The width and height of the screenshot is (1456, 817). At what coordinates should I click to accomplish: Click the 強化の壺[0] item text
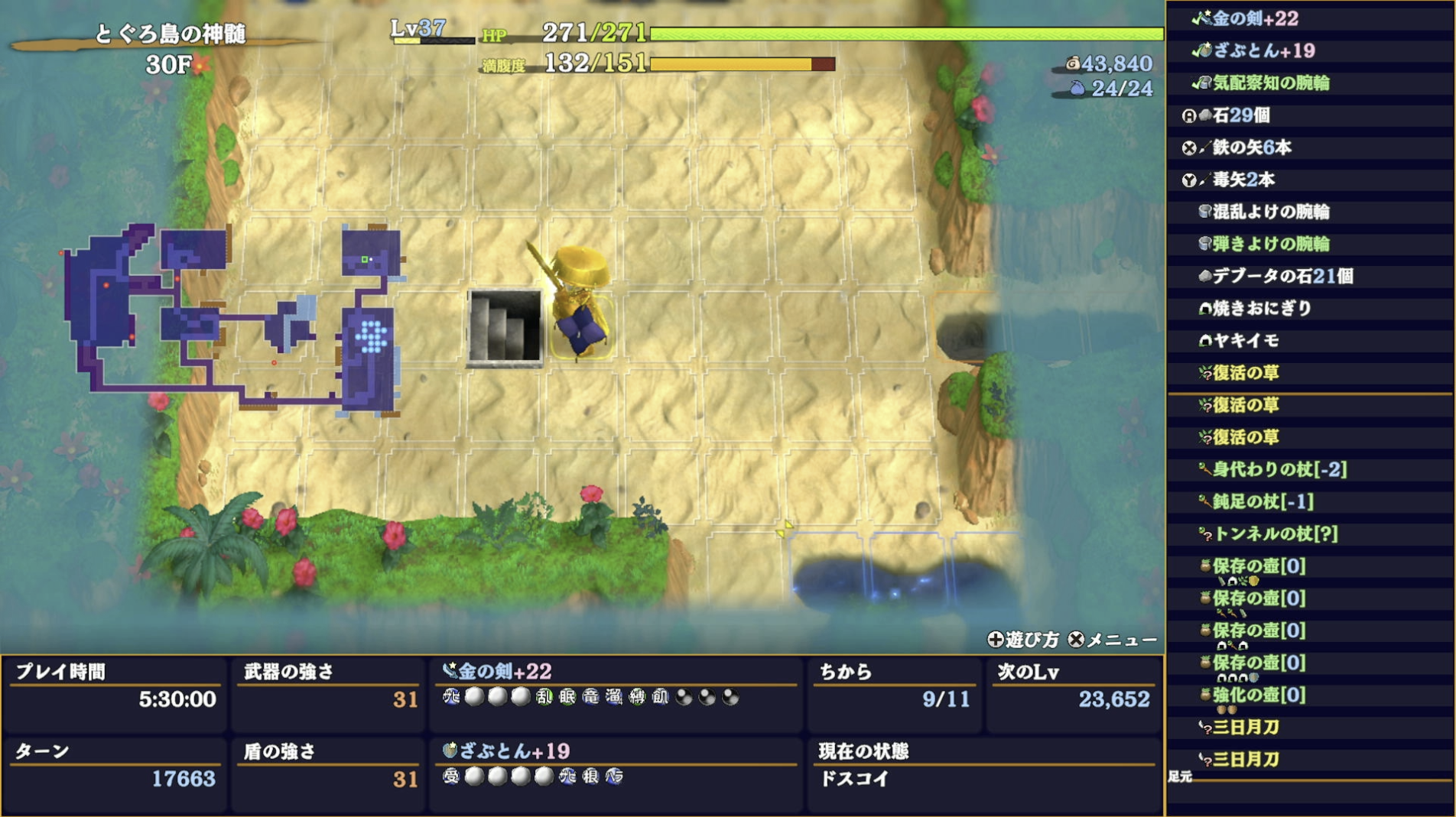coord(1258,696)
